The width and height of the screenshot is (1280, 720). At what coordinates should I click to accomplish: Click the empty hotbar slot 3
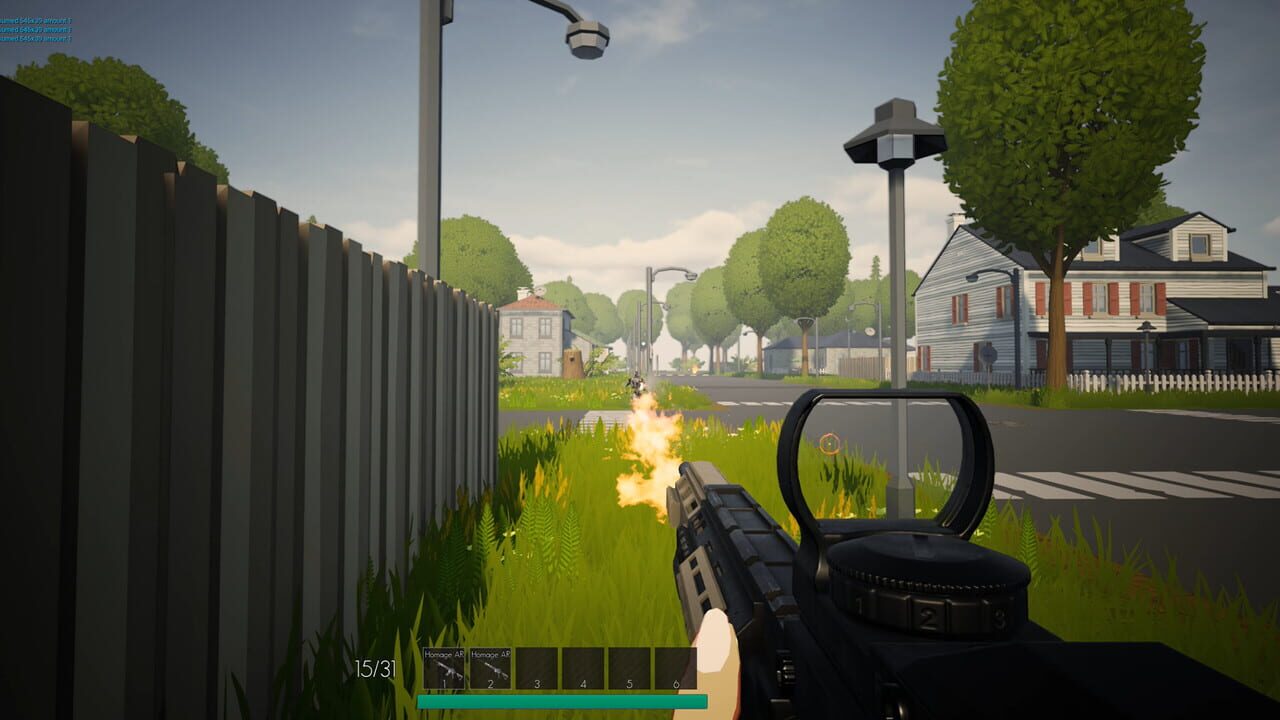tap(536, 667)
